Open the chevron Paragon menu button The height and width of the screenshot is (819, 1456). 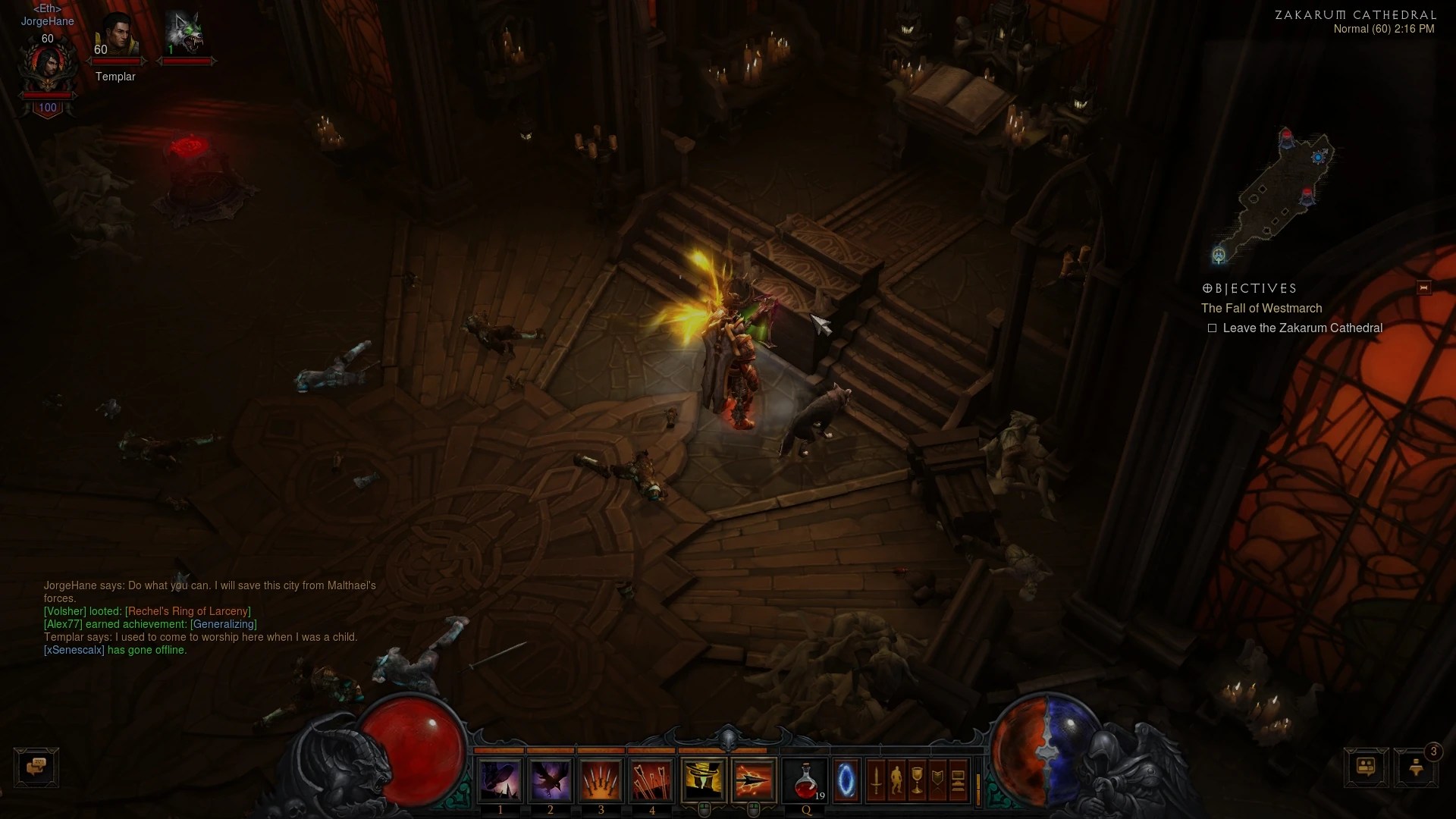click(x=938, y=780)
